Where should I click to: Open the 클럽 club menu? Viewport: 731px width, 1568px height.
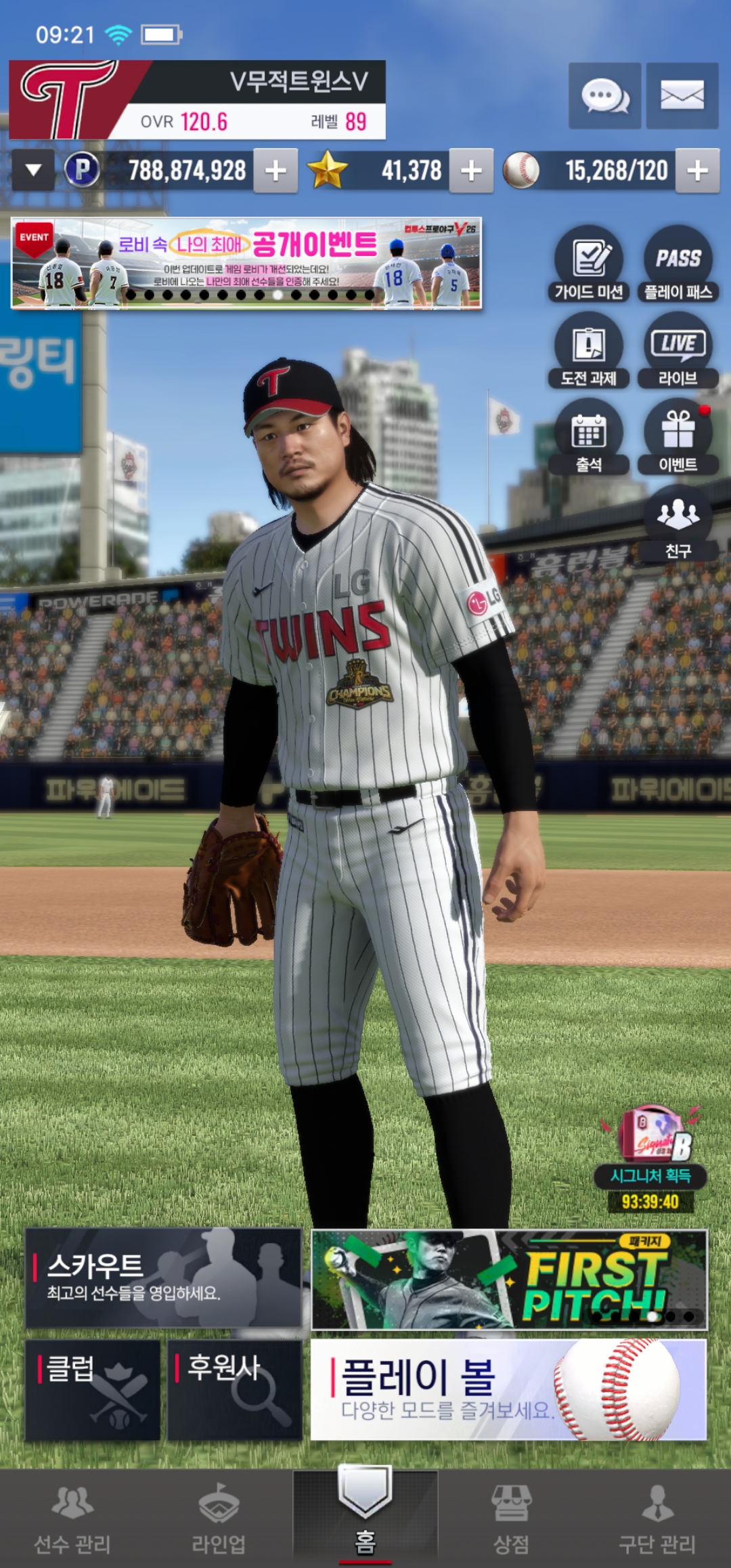tap(93, 1390)
